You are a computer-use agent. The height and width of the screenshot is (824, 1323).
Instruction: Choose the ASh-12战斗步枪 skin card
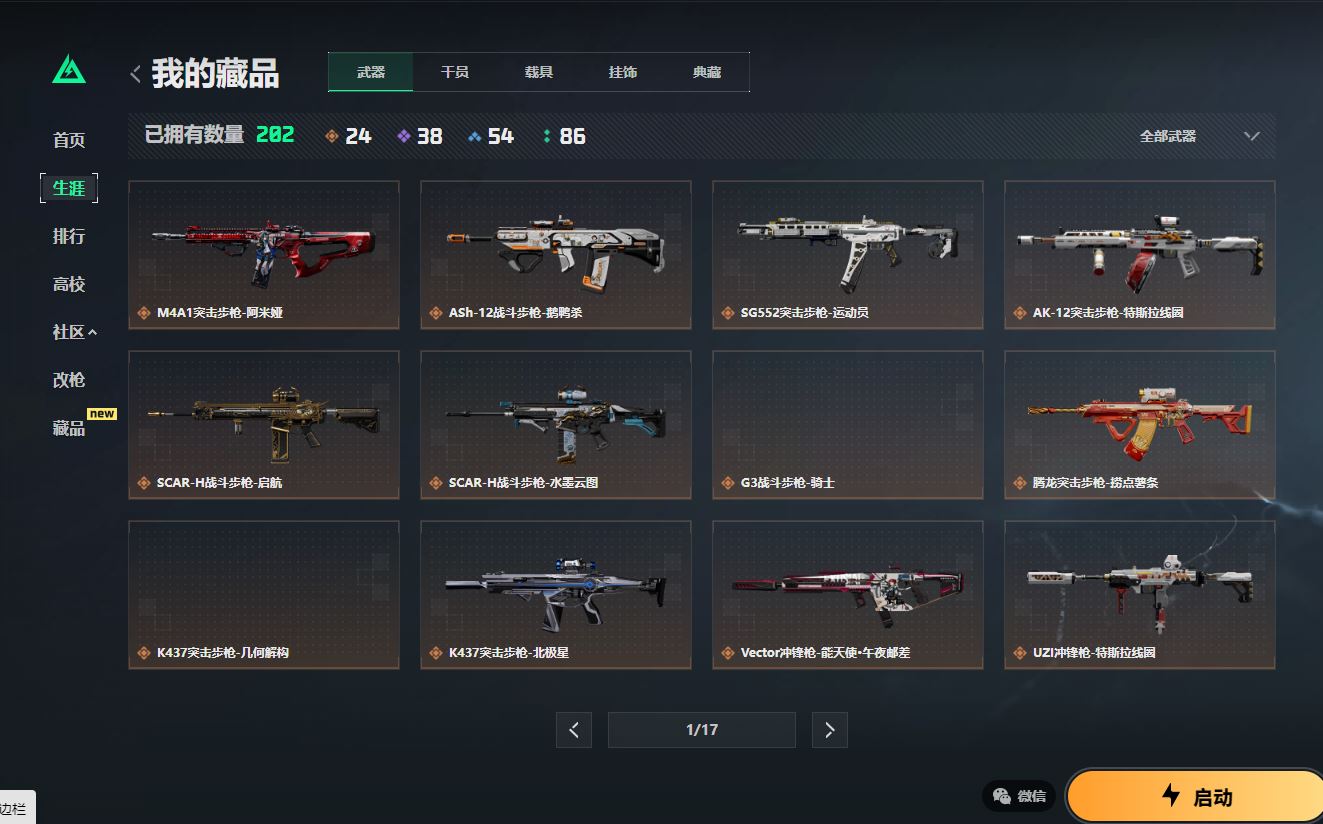click(556, 254)
